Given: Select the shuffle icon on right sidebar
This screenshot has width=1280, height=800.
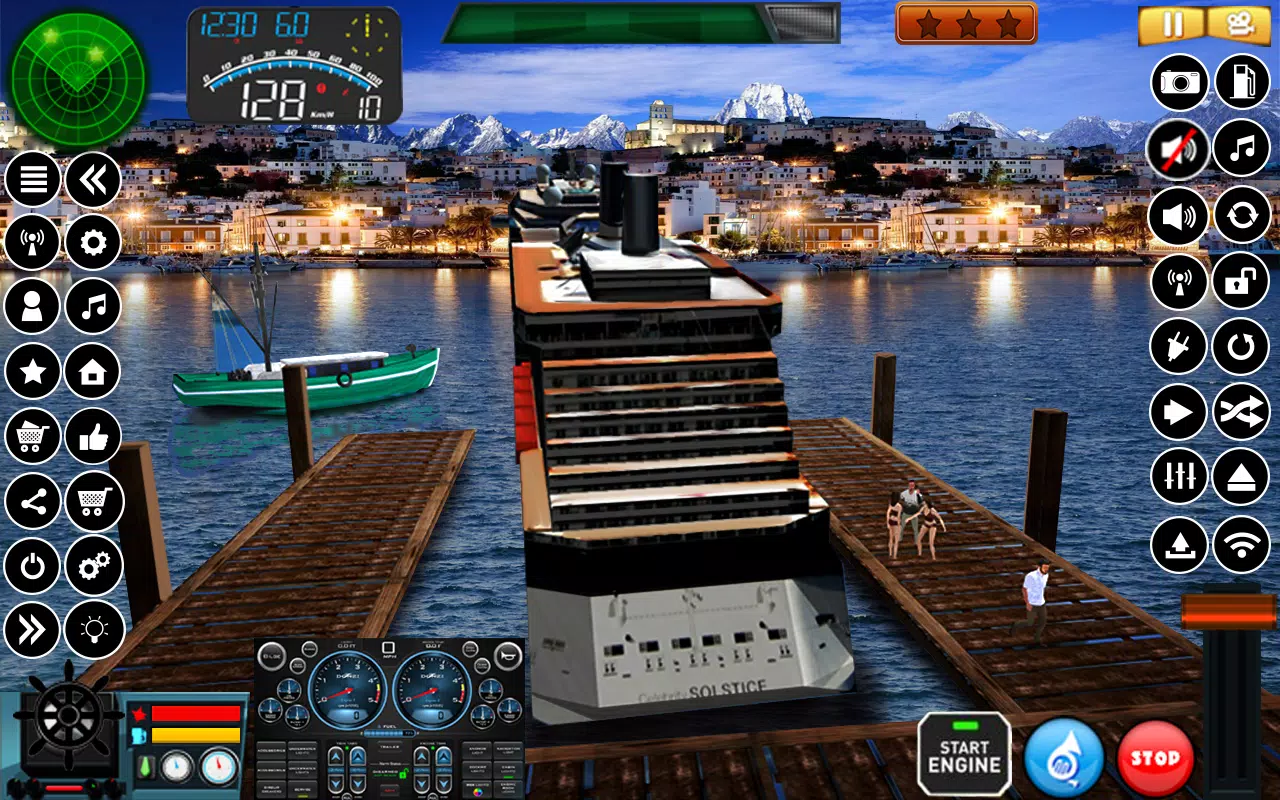Looking at the screenshot, I should tap(1241, 412).
